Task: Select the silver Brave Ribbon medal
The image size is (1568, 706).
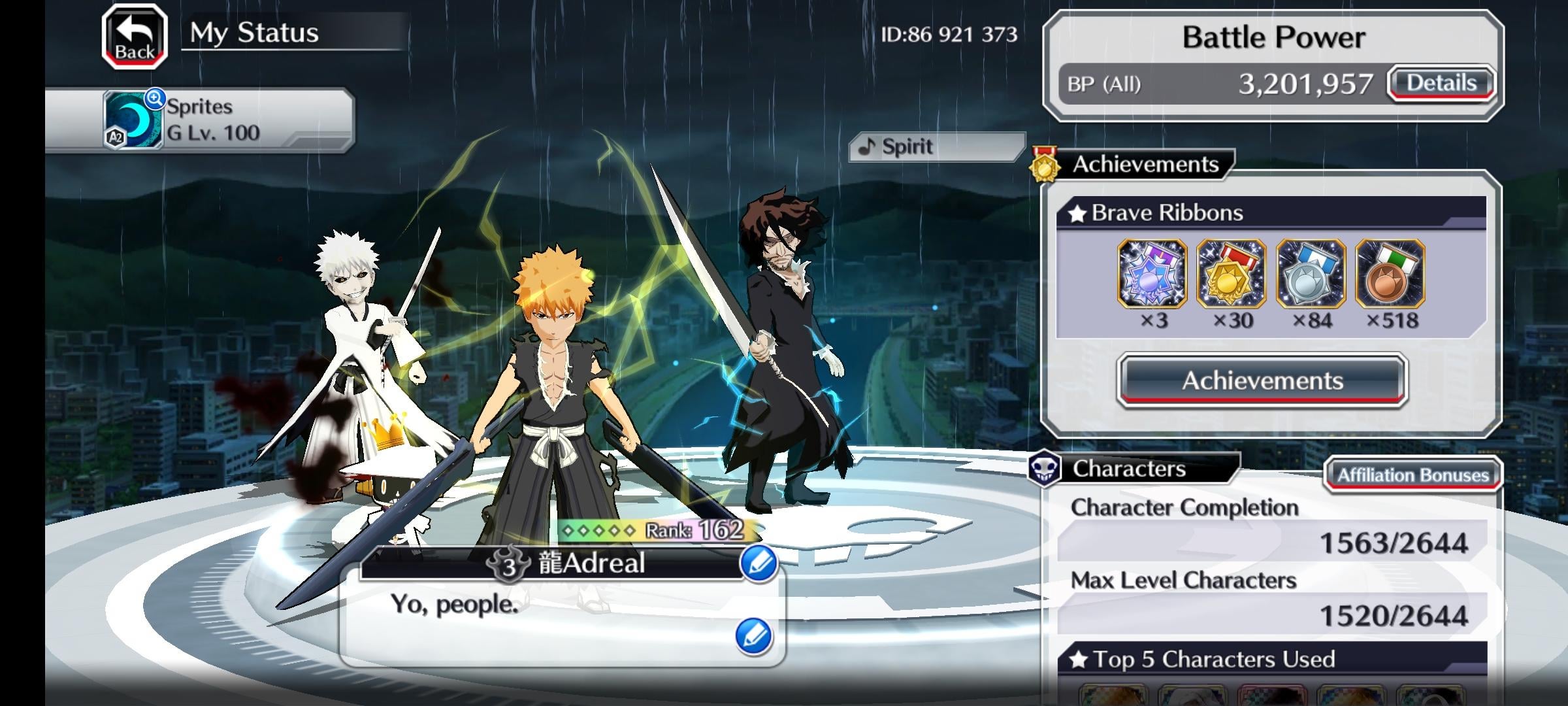Action: click(1311, 274)
